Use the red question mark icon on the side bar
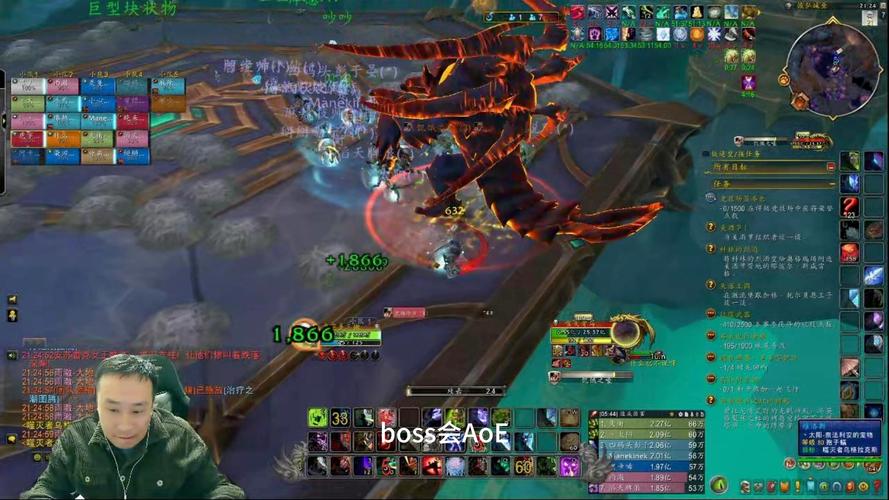The image size is (889, 500). pos(849,207)
